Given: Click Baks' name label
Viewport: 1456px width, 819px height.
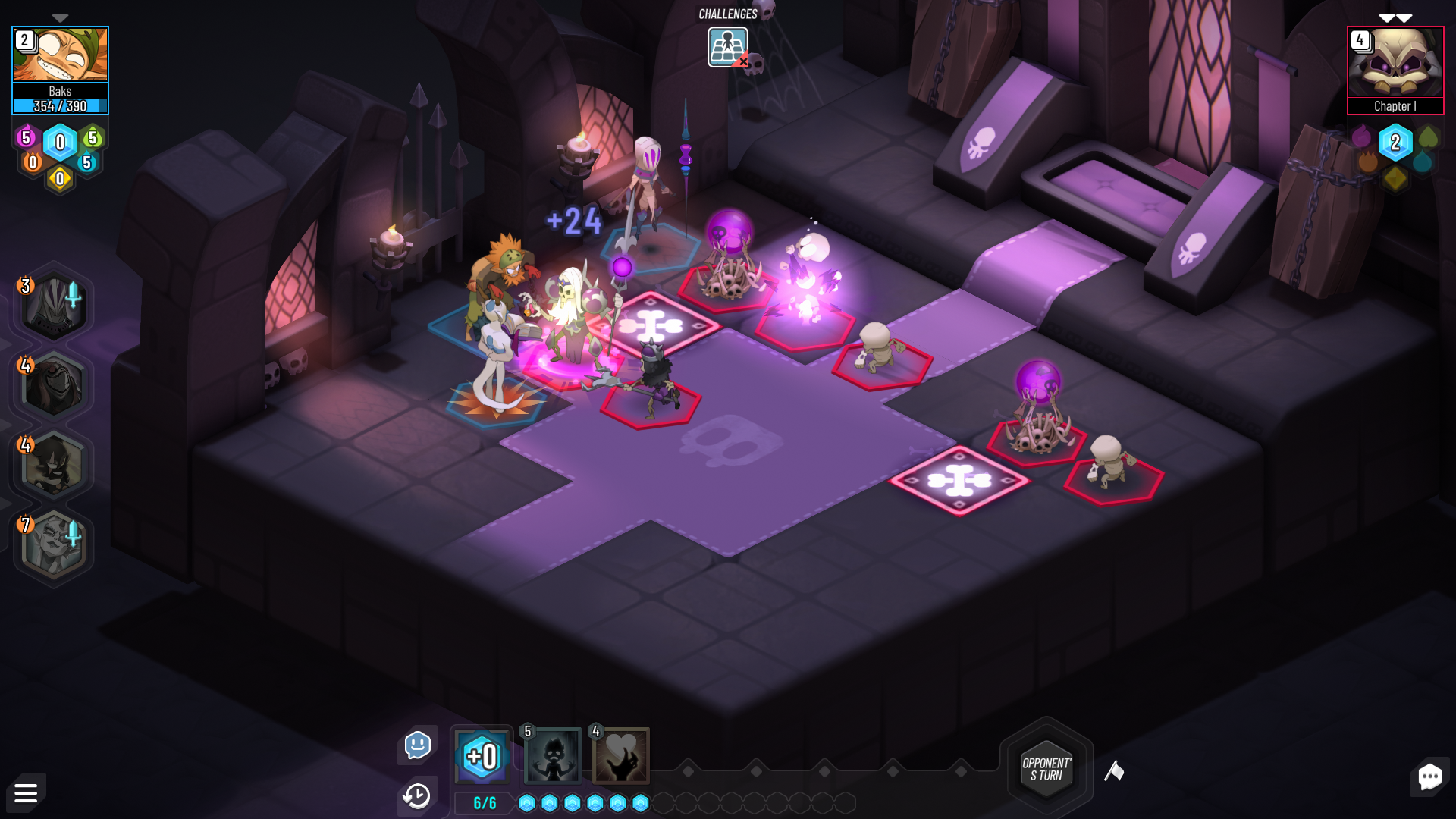Looking at the screenshot, I should coord(60,91).
